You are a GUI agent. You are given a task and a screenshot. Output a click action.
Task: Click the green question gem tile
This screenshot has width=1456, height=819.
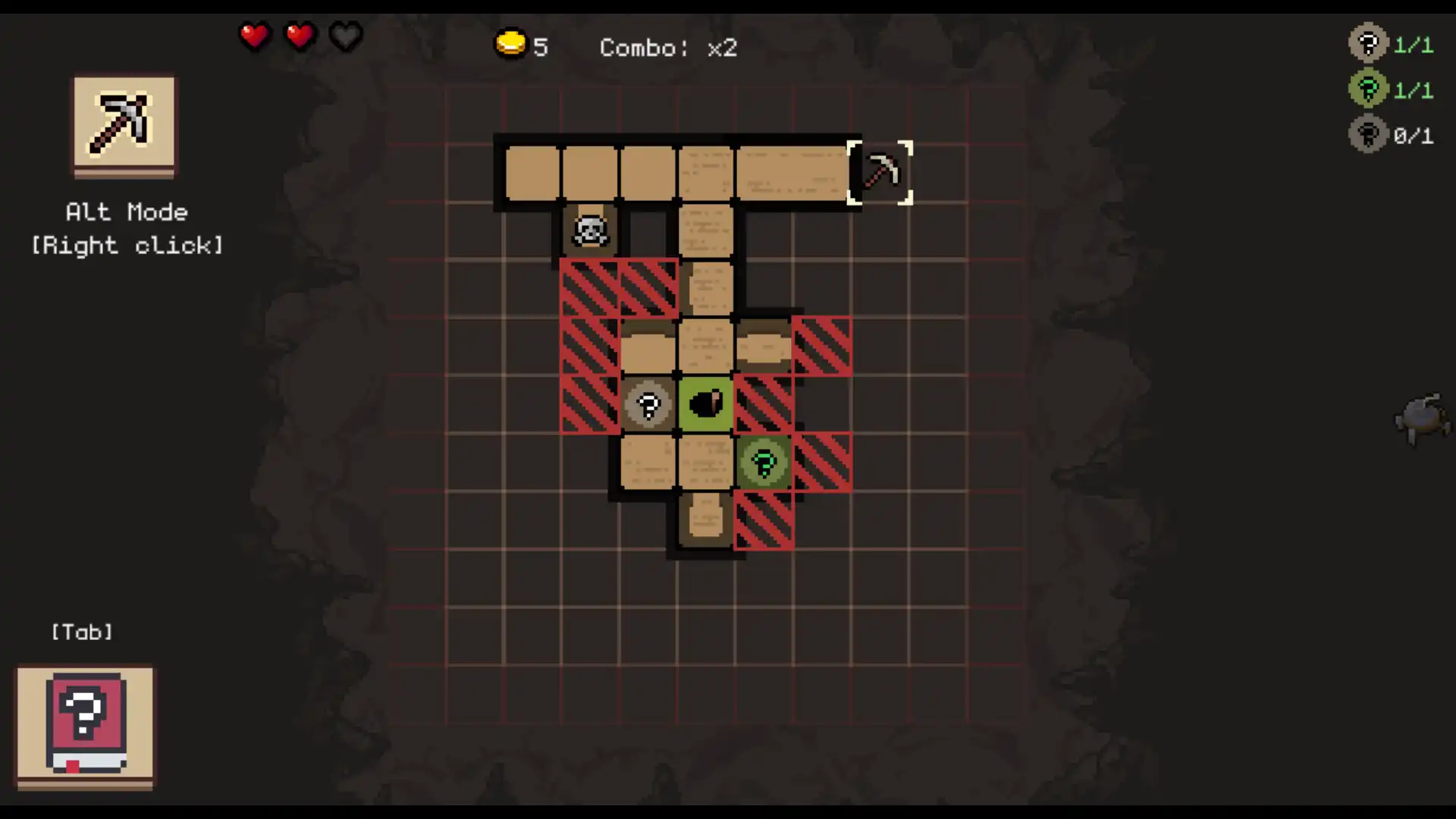[763, 463]
